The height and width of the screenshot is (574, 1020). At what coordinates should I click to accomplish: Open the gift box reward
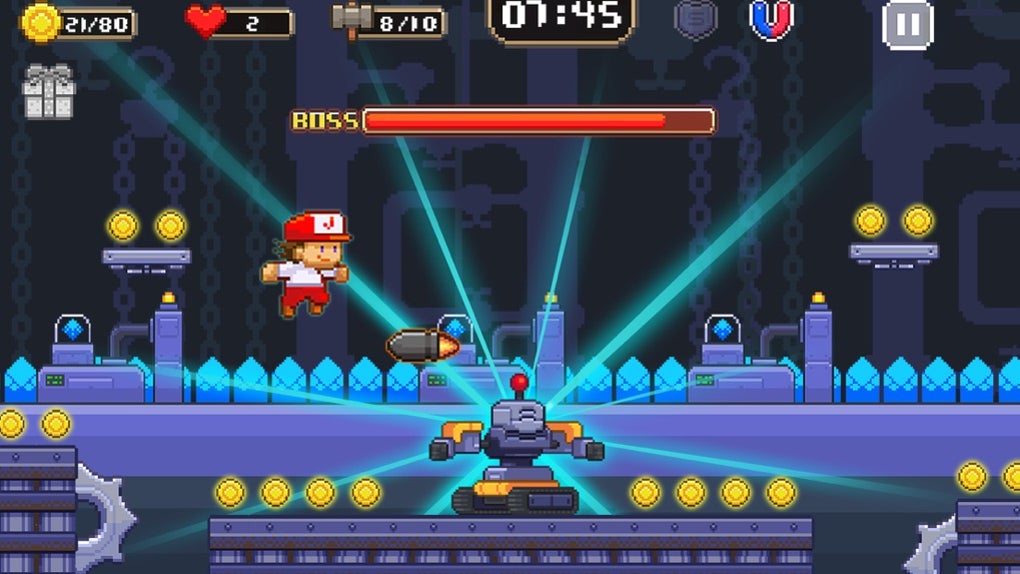[x=48, y=91]
